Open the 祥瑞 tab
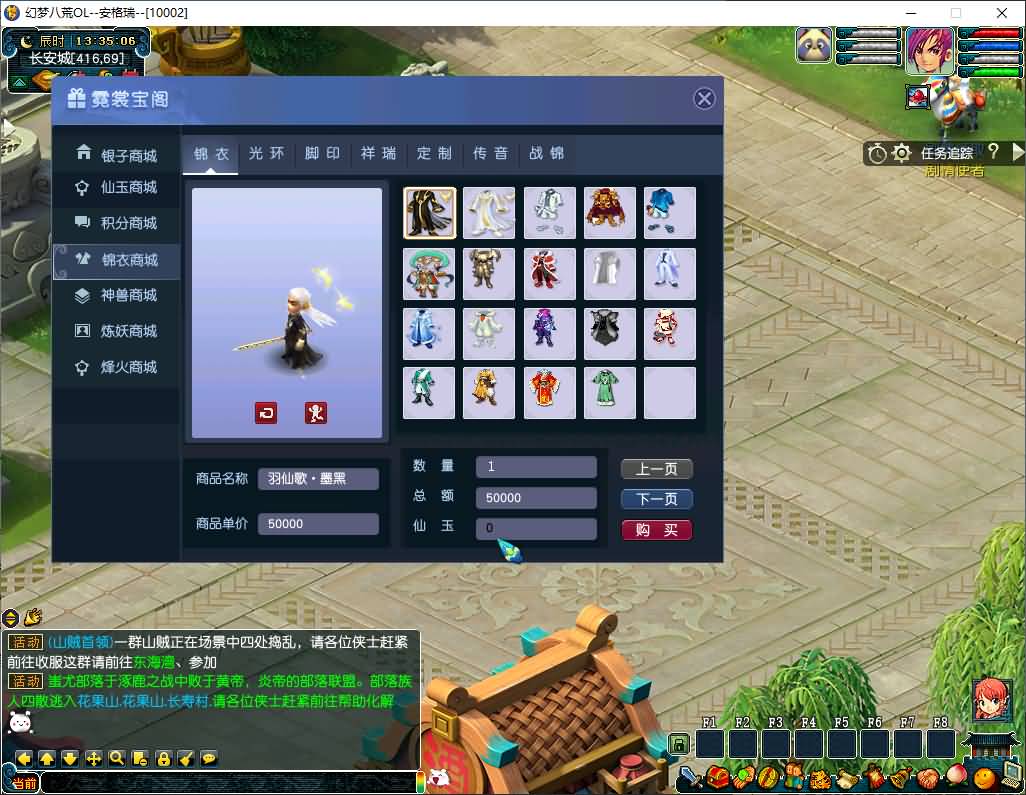The width and height of the screenshot is (1026, 795). [x=379, y=153]
